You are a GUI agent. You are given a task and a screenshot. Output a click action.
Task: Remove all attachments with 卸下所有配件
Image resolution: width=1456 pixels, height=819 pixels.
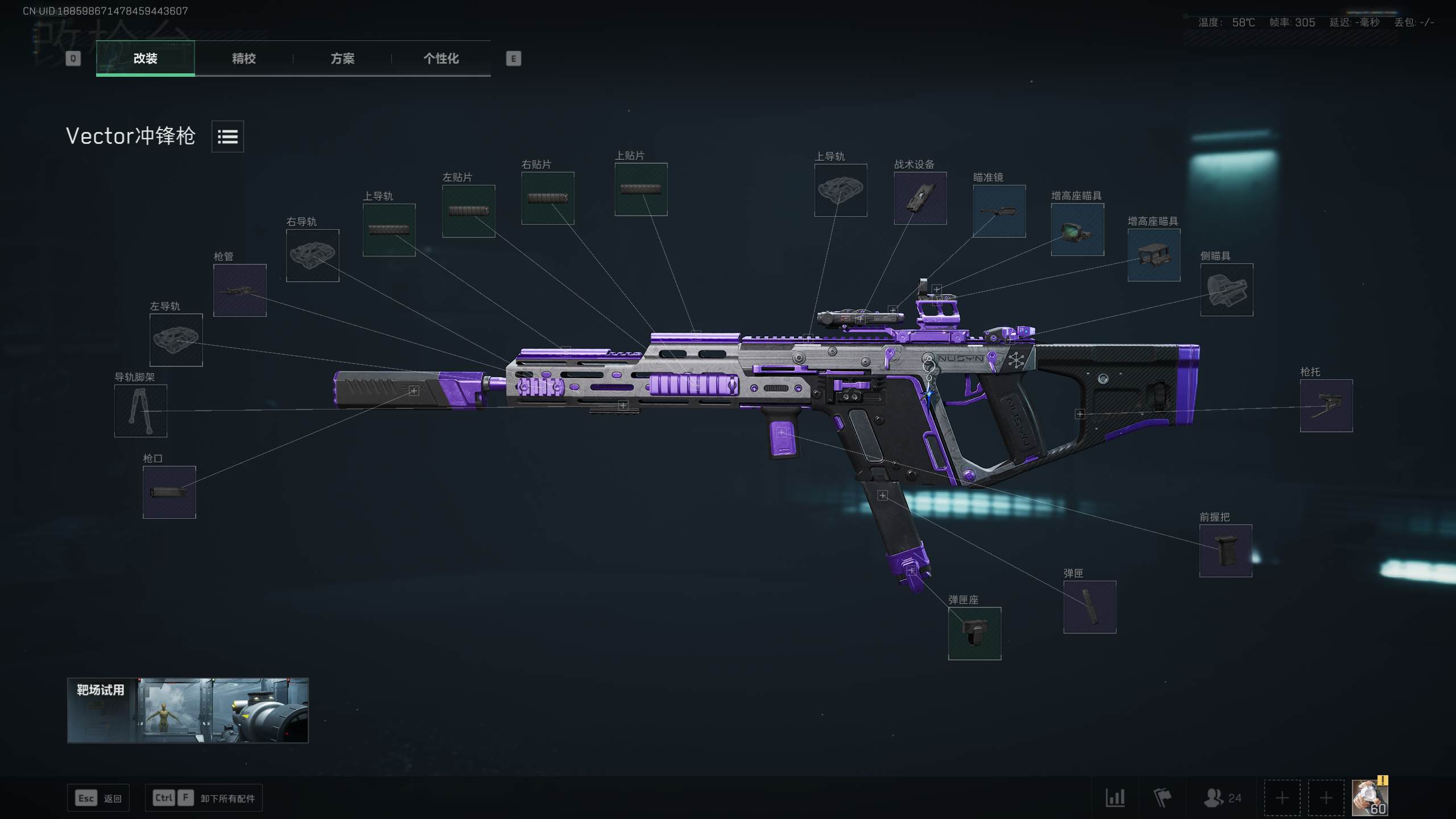(x=204, y=798)
